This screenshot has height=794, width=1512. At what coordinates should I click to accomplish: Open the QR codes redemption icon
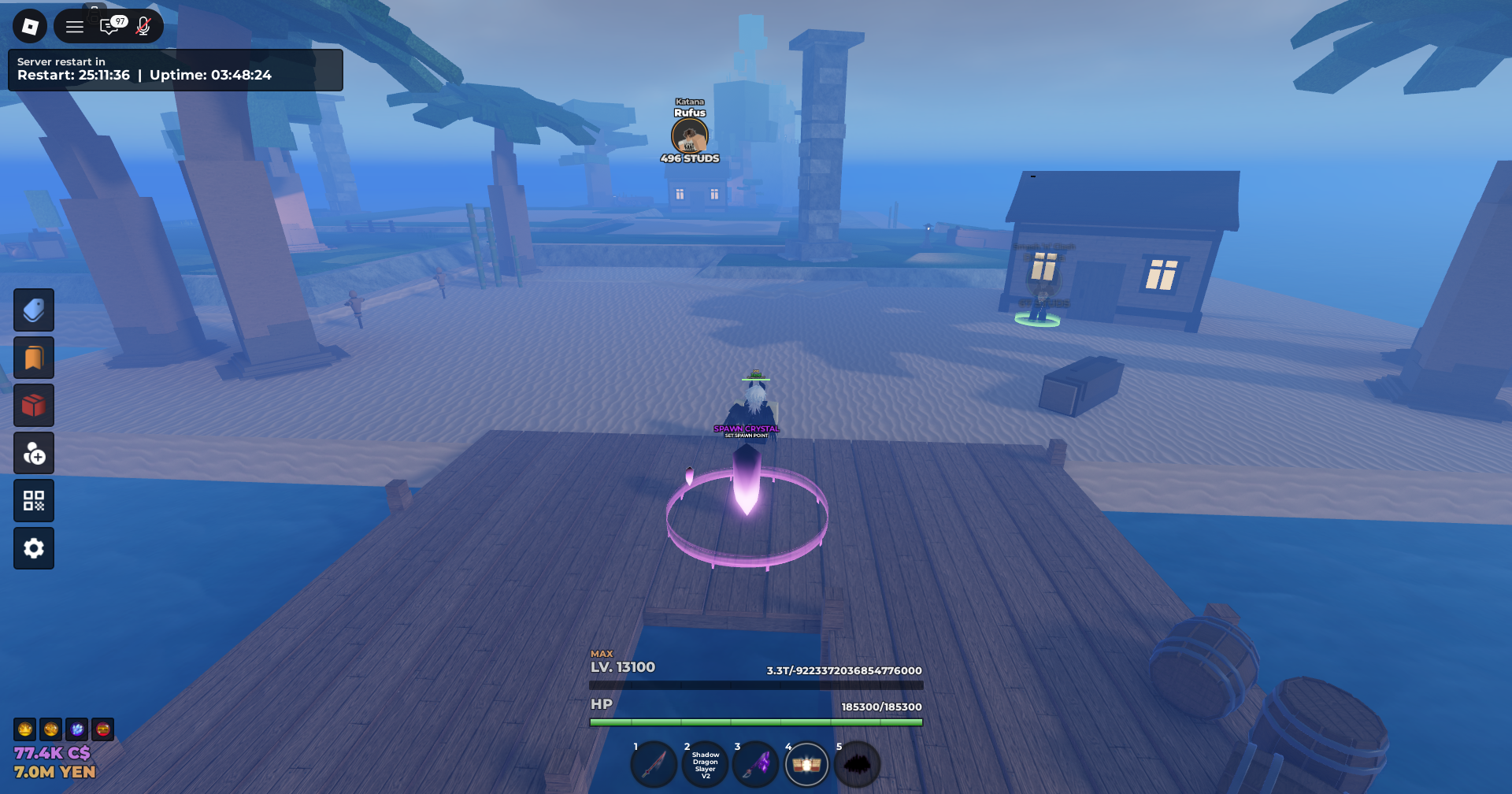click(33, 500)
